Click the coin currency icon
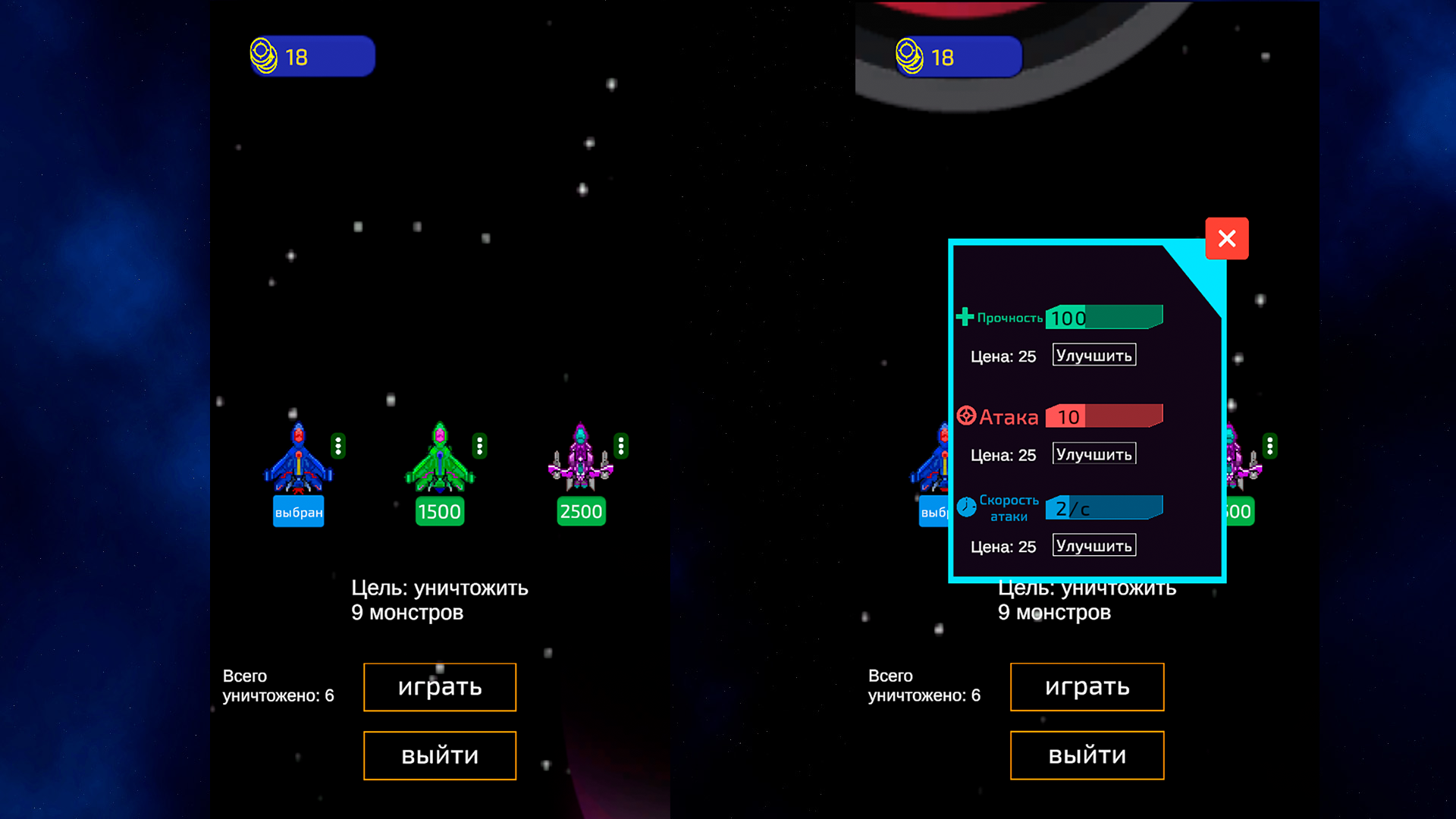1456x819 pixels. tap(263, 54)
